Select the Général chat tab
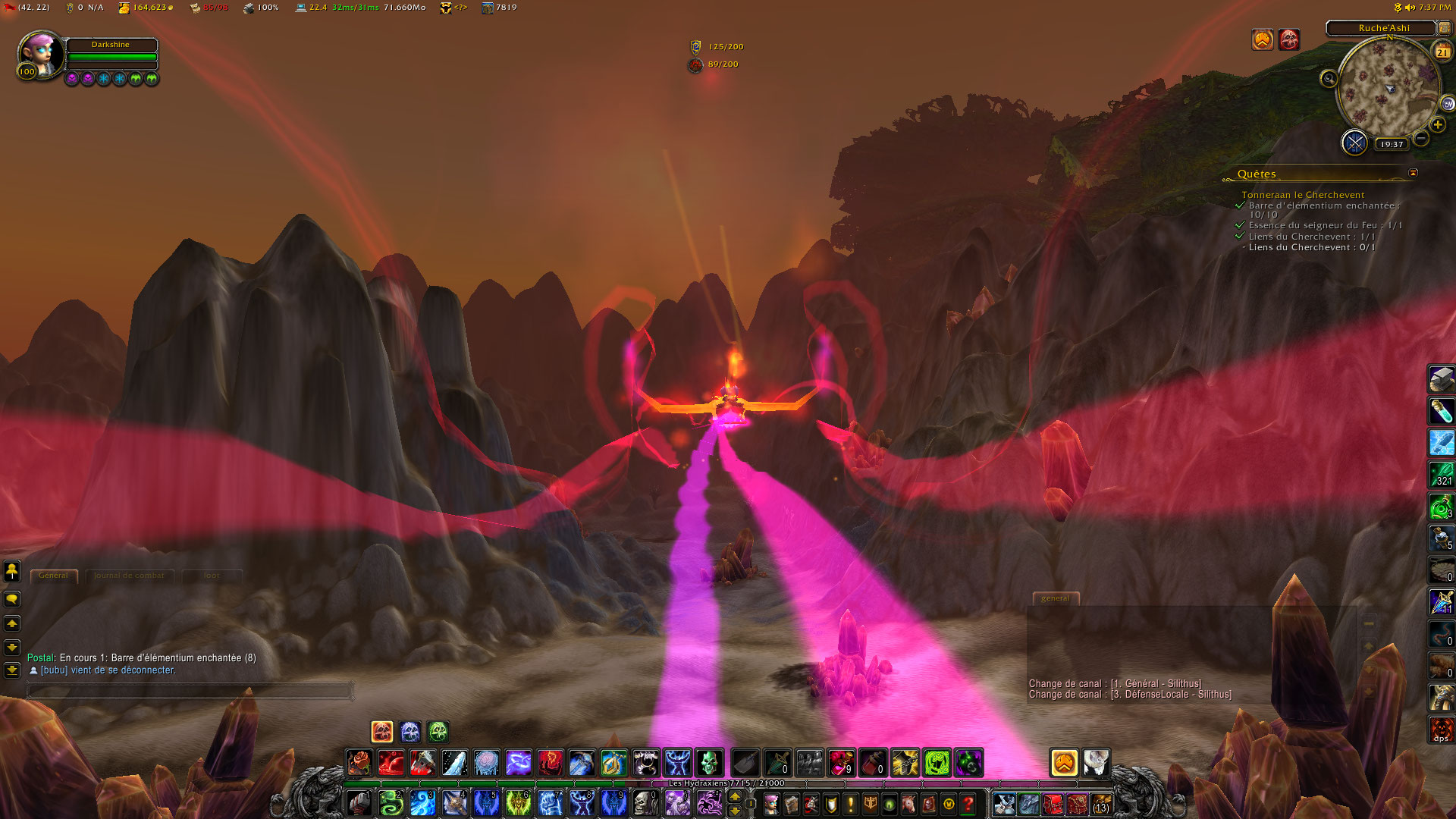Screen dimensions: 1456x819 point(53,576)
